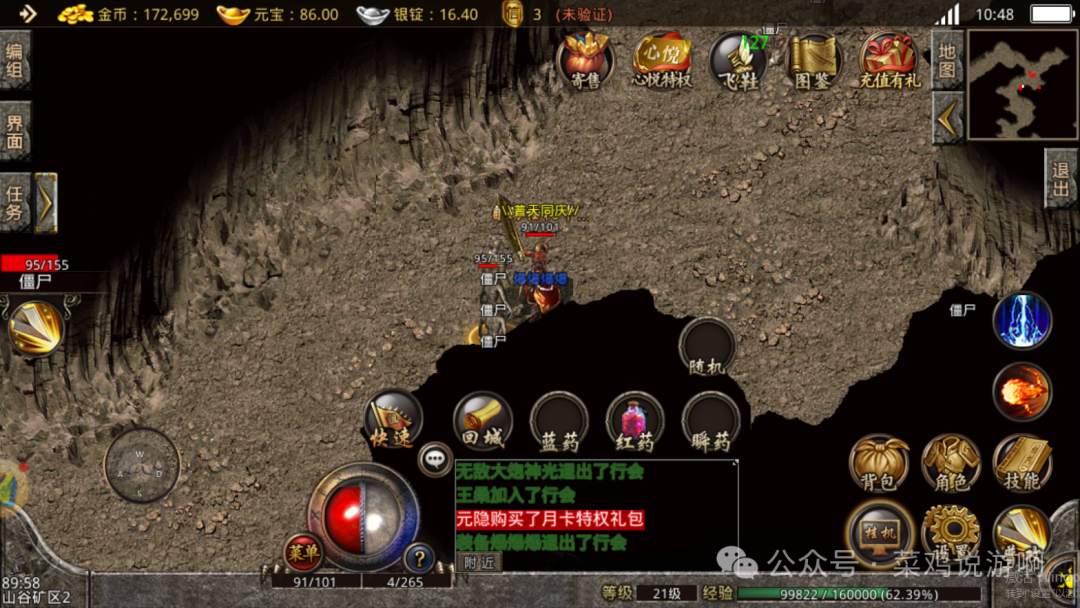Activate the lightning bolt skill
The width and height of the screenshot is (1080, 608).
(x=1022, y=321)
